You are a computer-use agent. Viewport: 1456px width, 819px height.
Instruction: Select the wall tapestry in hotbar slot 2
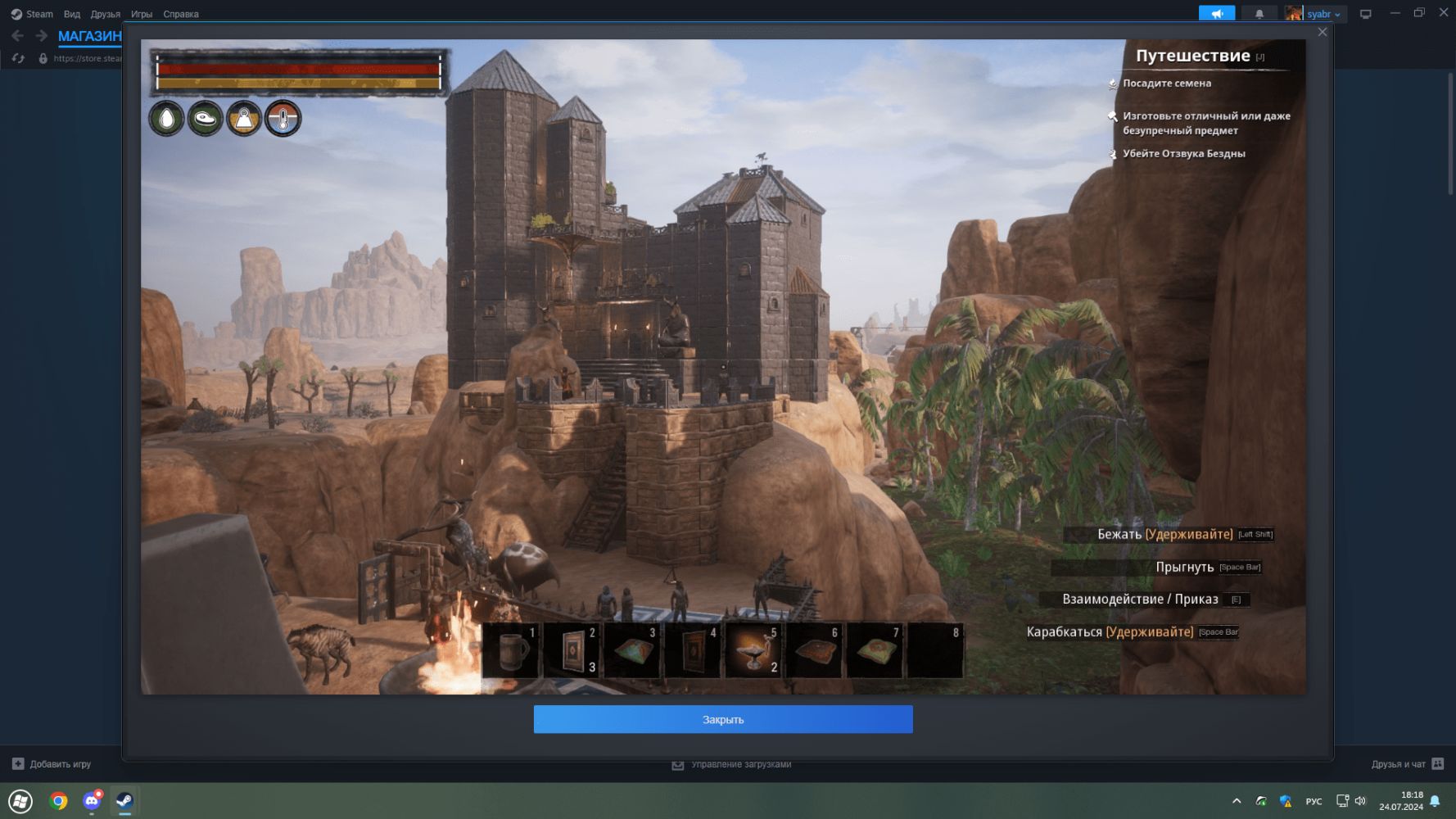[572, 650]
